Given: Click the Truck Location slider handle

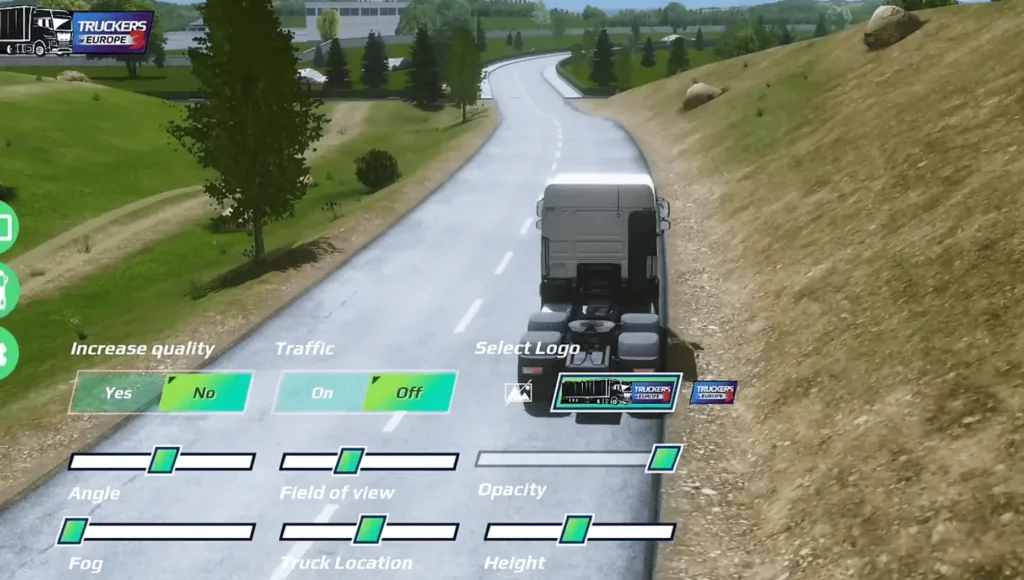Looking at the screenshot, I should click(x=369, y=530).
